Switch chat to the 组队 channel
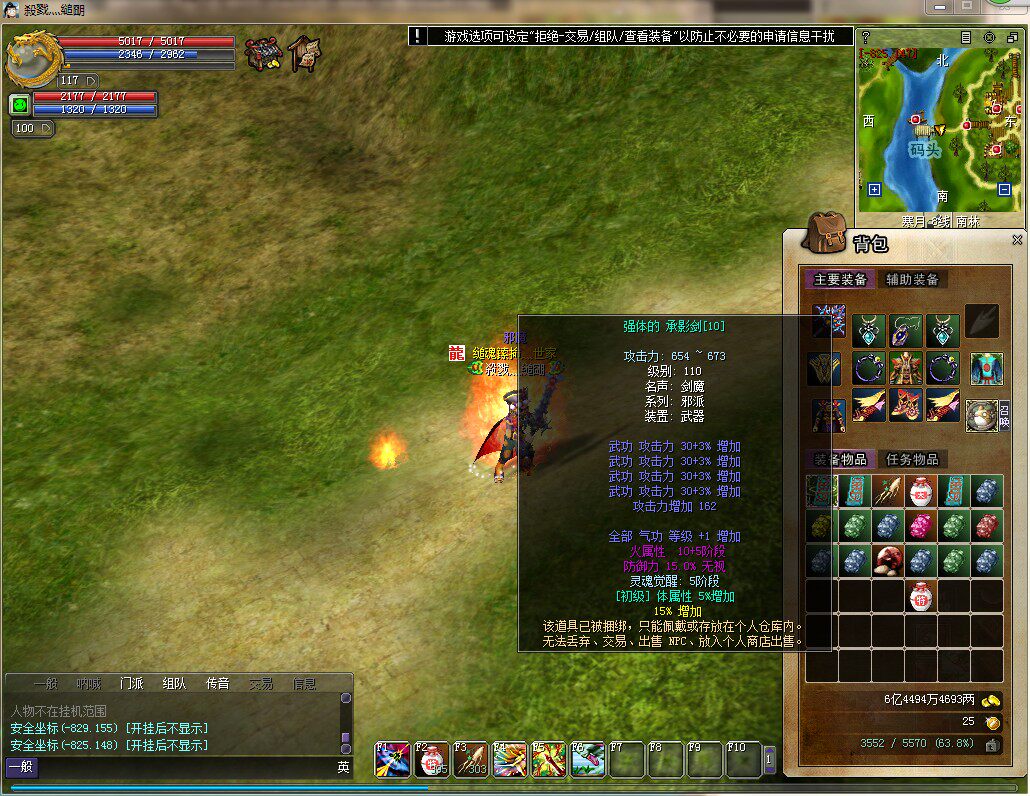The image size is (1030, 796). point(174,684)
